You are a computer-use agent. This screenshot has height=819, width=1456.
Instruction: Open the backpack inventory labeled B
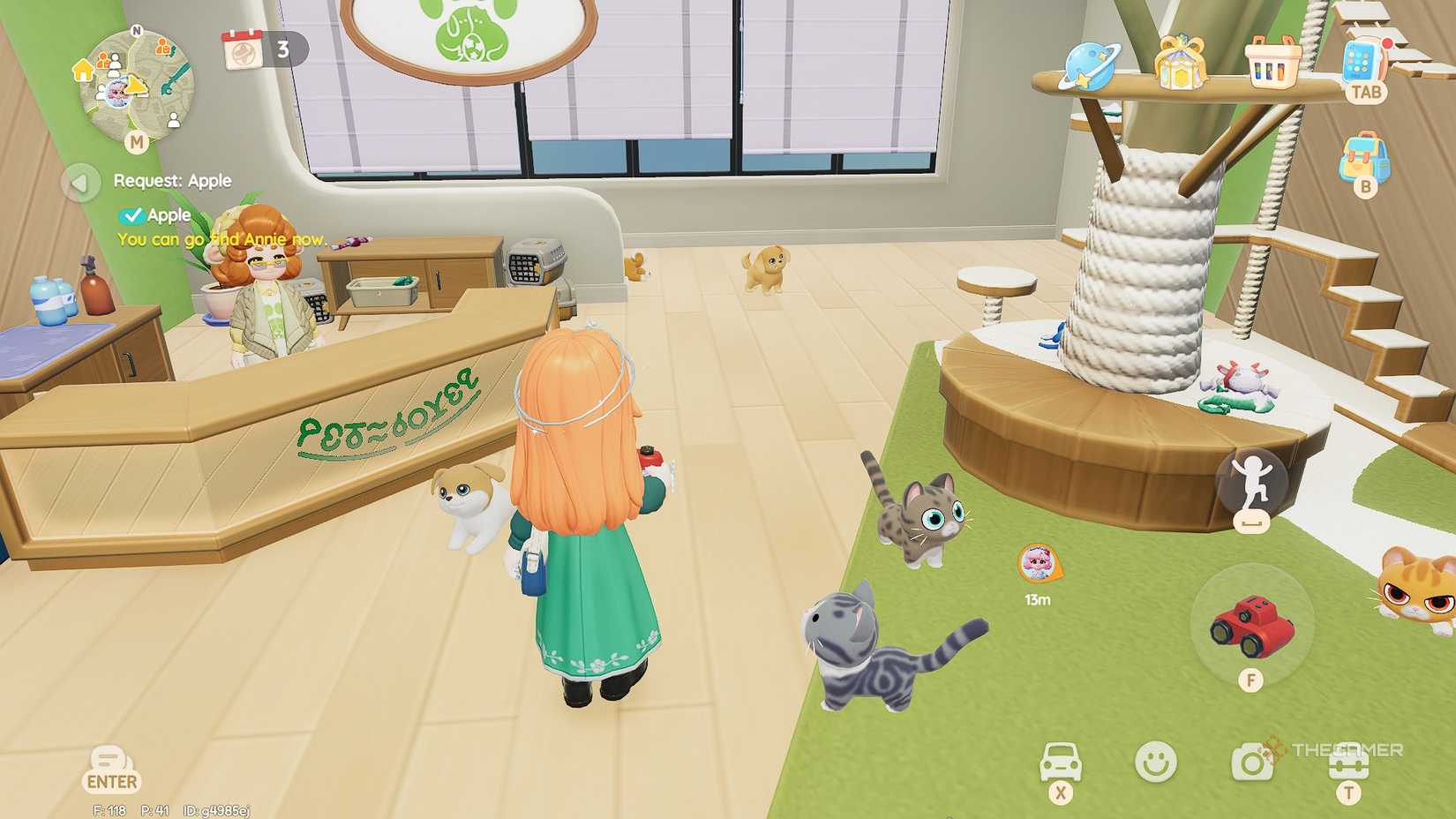[x=1364, y=159]
